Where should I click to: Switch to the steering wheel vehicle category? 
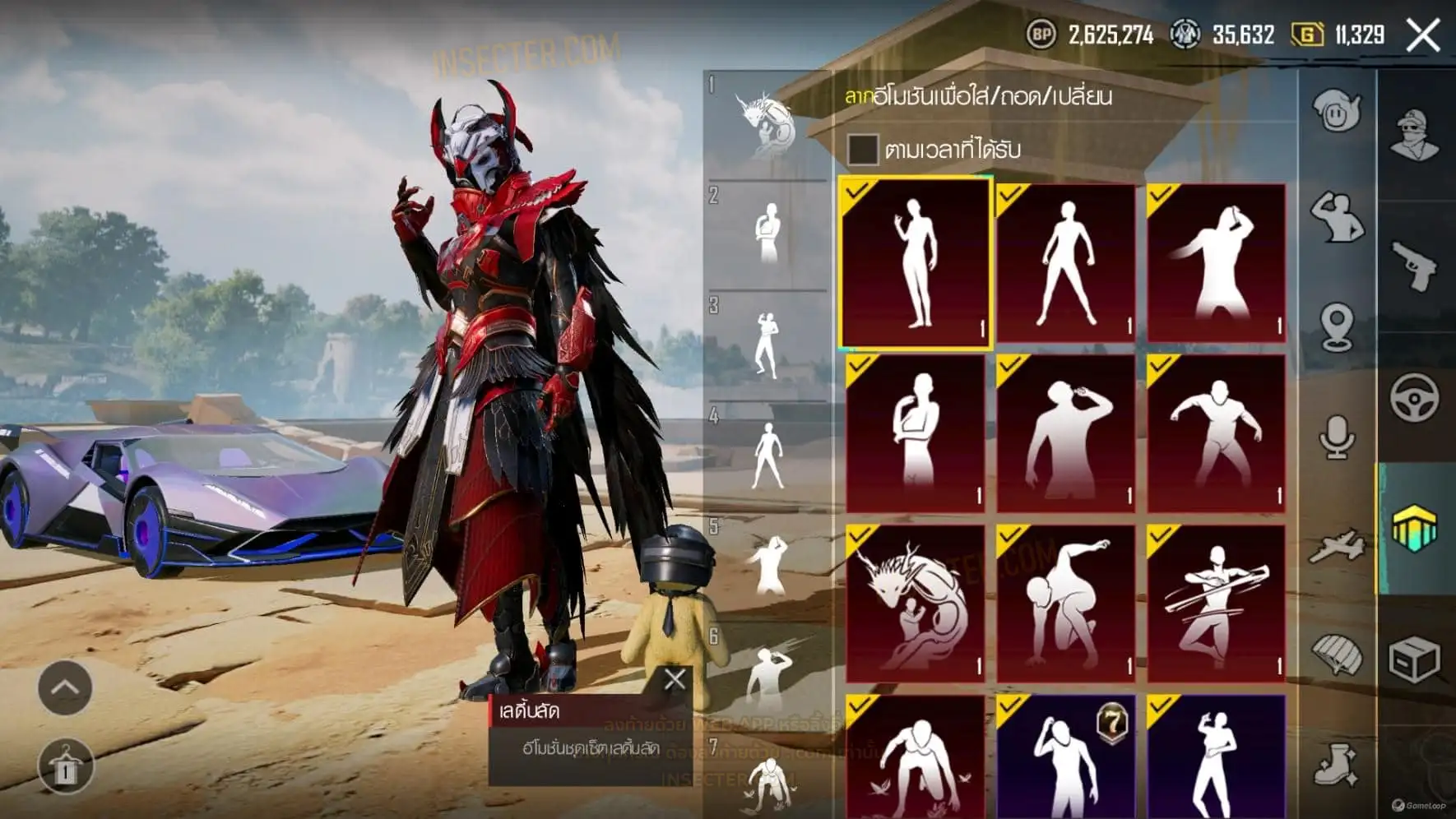tap(1415, 398)
